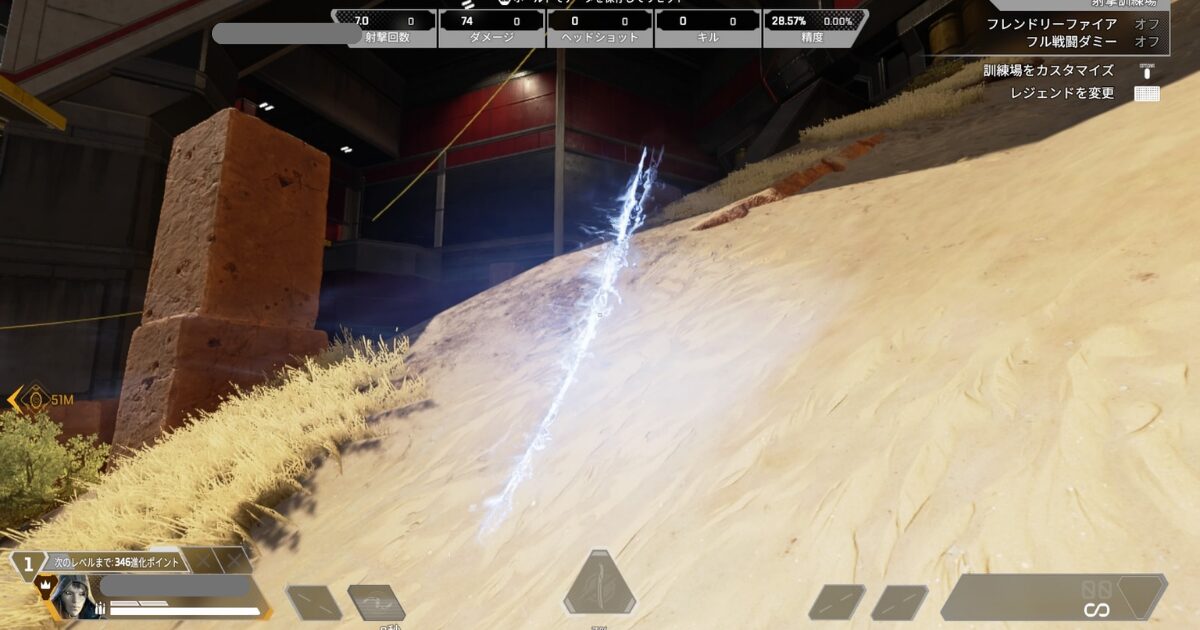Screen dimensions: 1200x630
Task: Activate the central ultimate ability icon
Action: click(599, 583)
